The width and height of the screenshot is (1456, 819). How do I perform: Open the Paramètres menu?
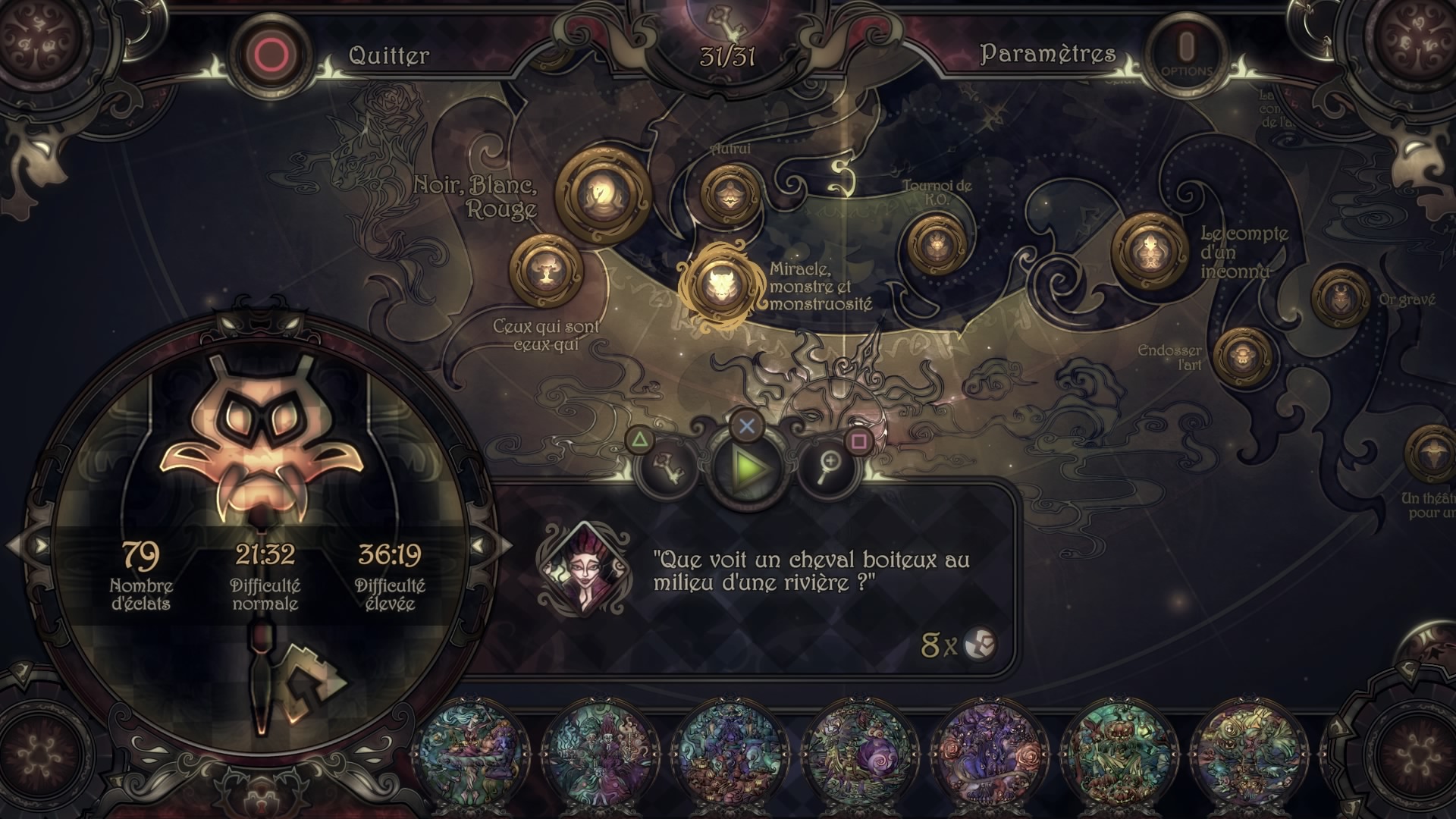tap(1048, 53)
